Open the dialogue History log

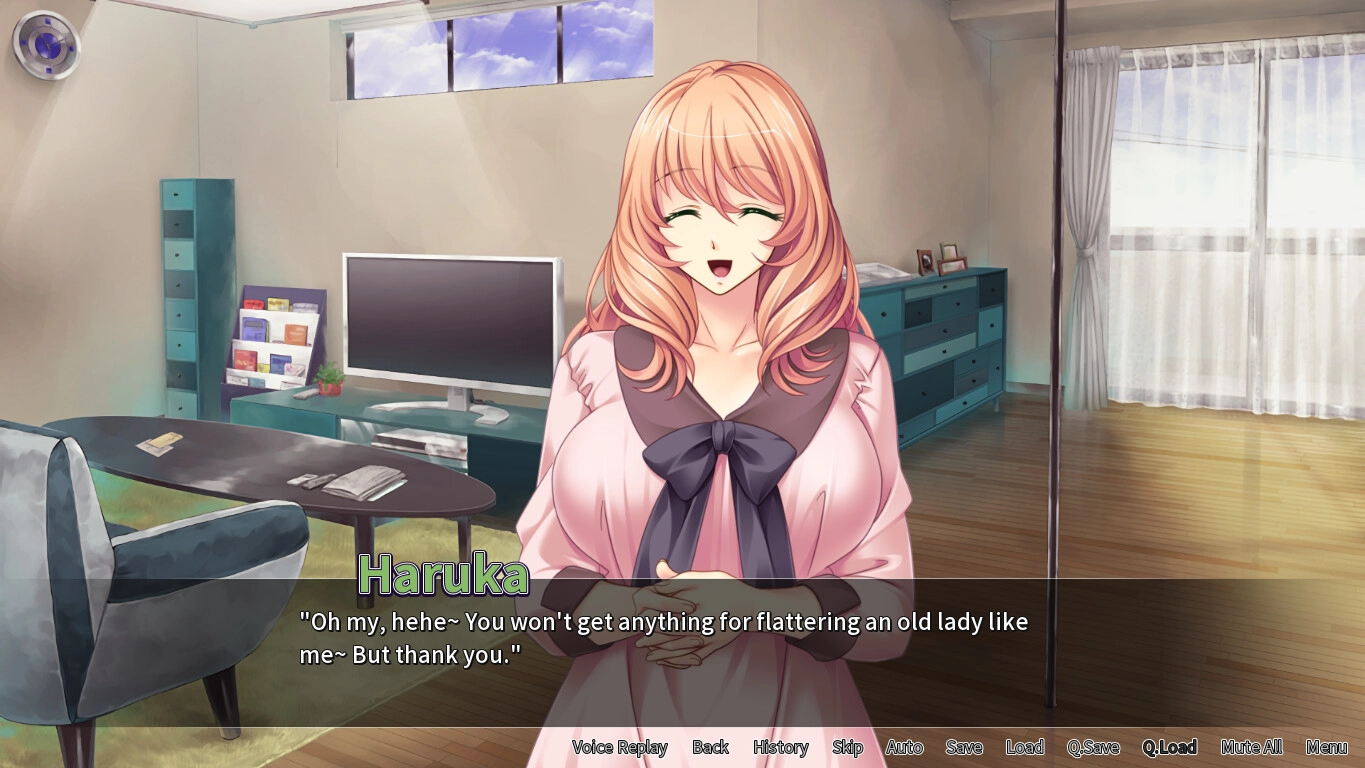[780, 747]
